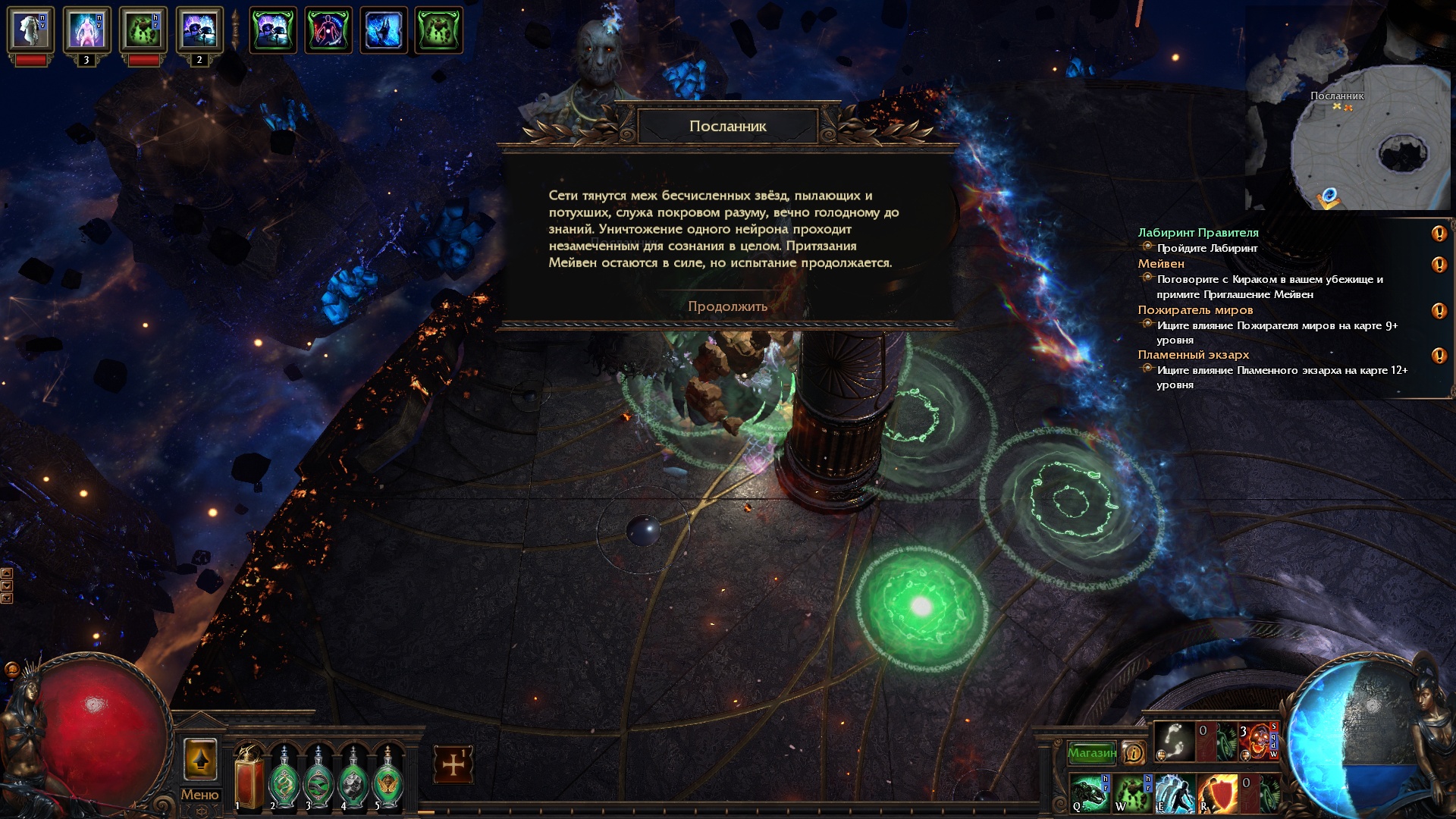Viewport: 1456px width, 819px height.
Task: Use the red life flask in slot 1
Action: pyautogui.click(x=249, y=777)
